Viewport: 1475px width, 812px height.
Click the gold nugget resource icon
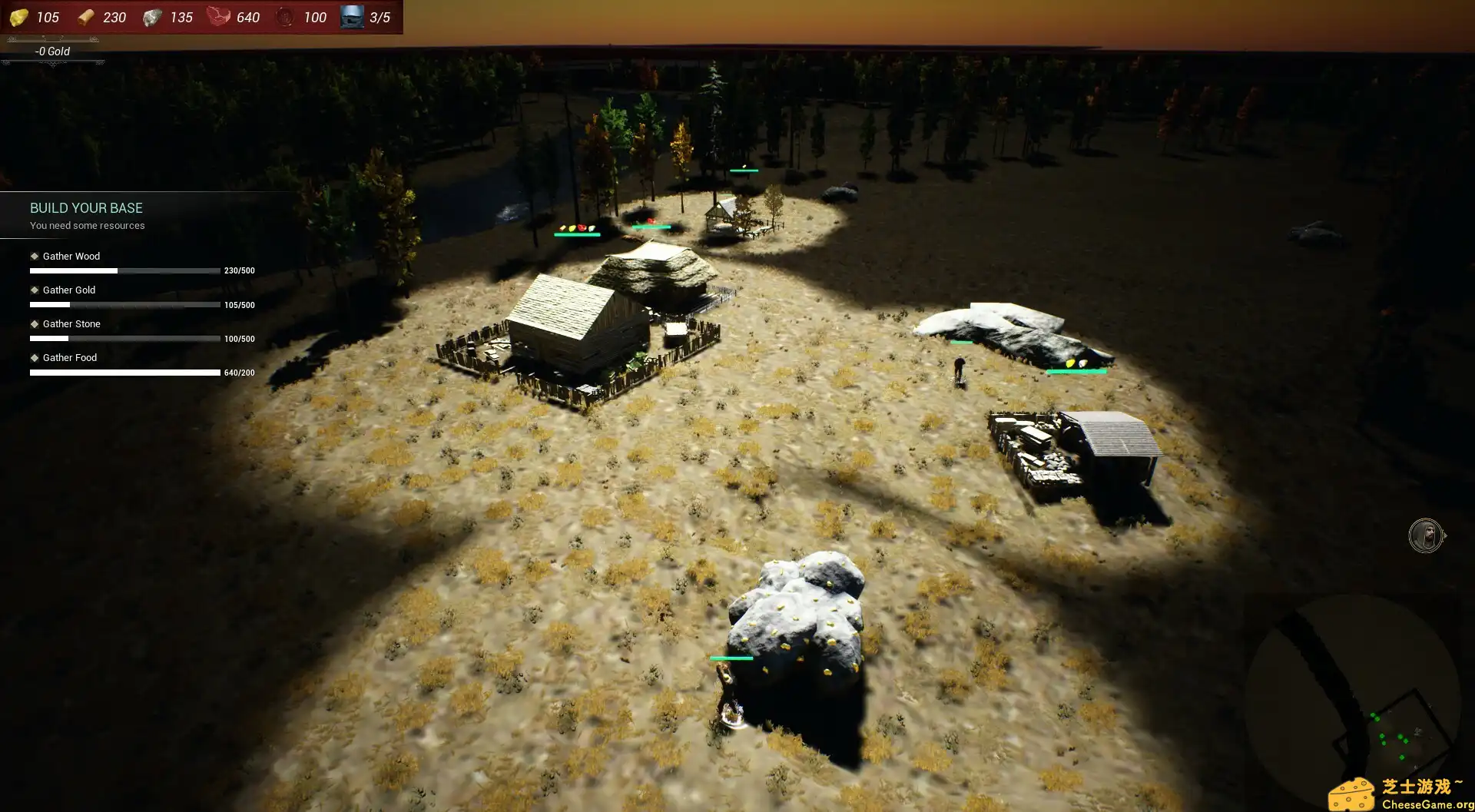point(19,17)
